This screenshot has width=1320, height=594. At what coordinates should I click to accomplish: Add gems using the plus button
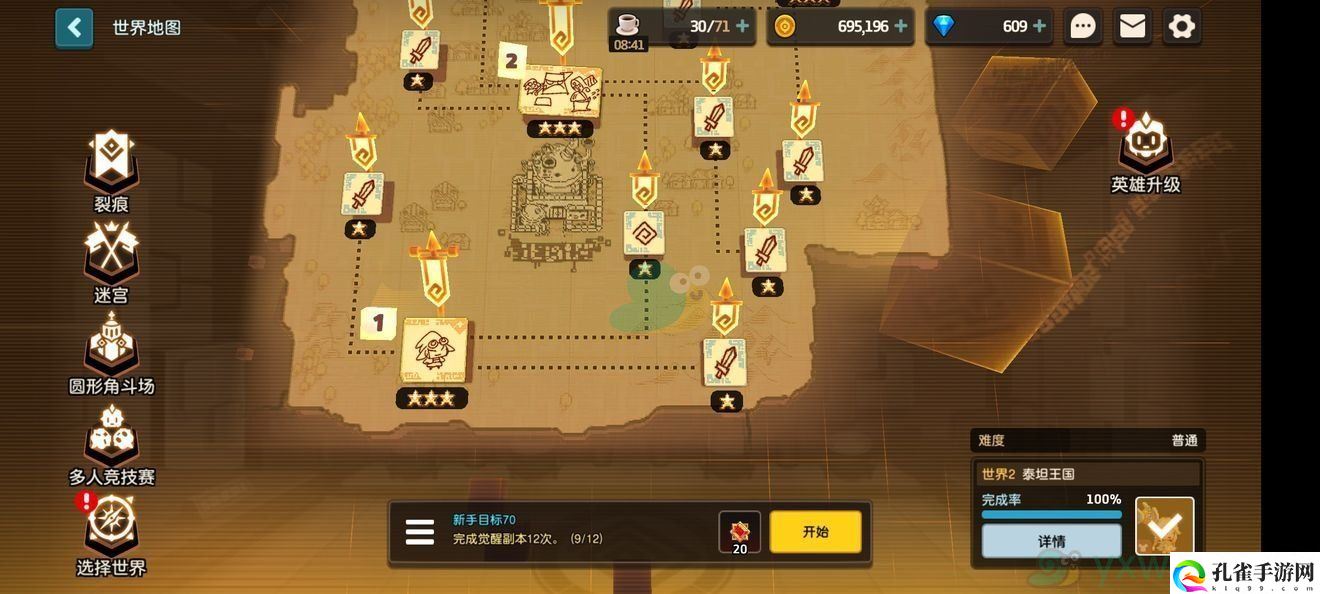click(1039, 27)
